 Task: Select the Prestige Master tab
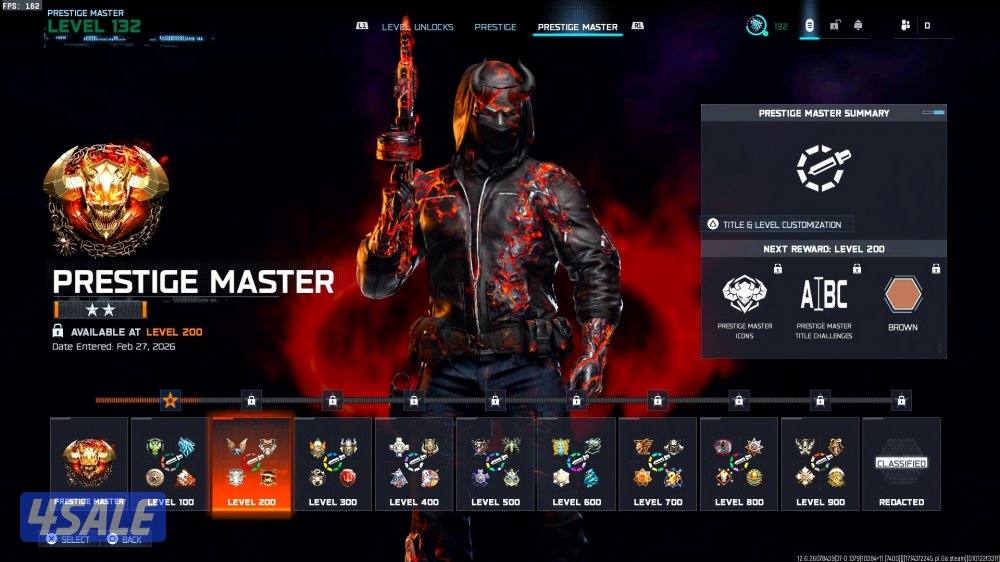point(577,27)
